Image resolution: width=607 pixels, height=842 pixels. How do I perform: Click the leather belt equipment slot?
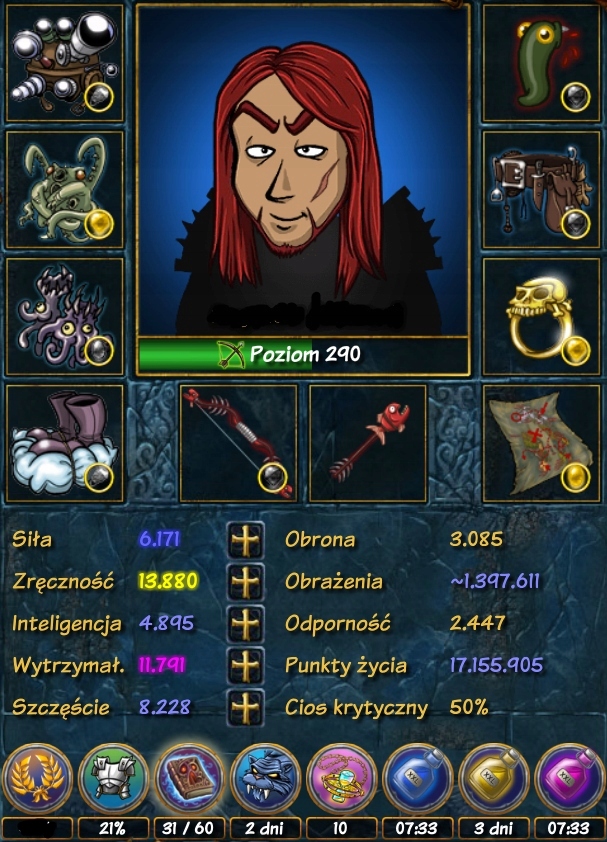point(541,190)
